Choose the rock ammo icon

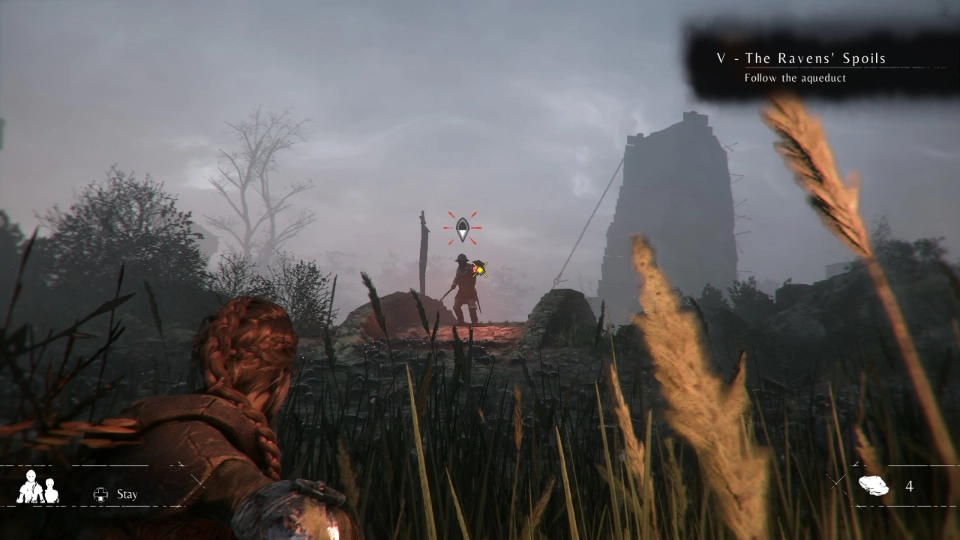[x=873, y=486]
